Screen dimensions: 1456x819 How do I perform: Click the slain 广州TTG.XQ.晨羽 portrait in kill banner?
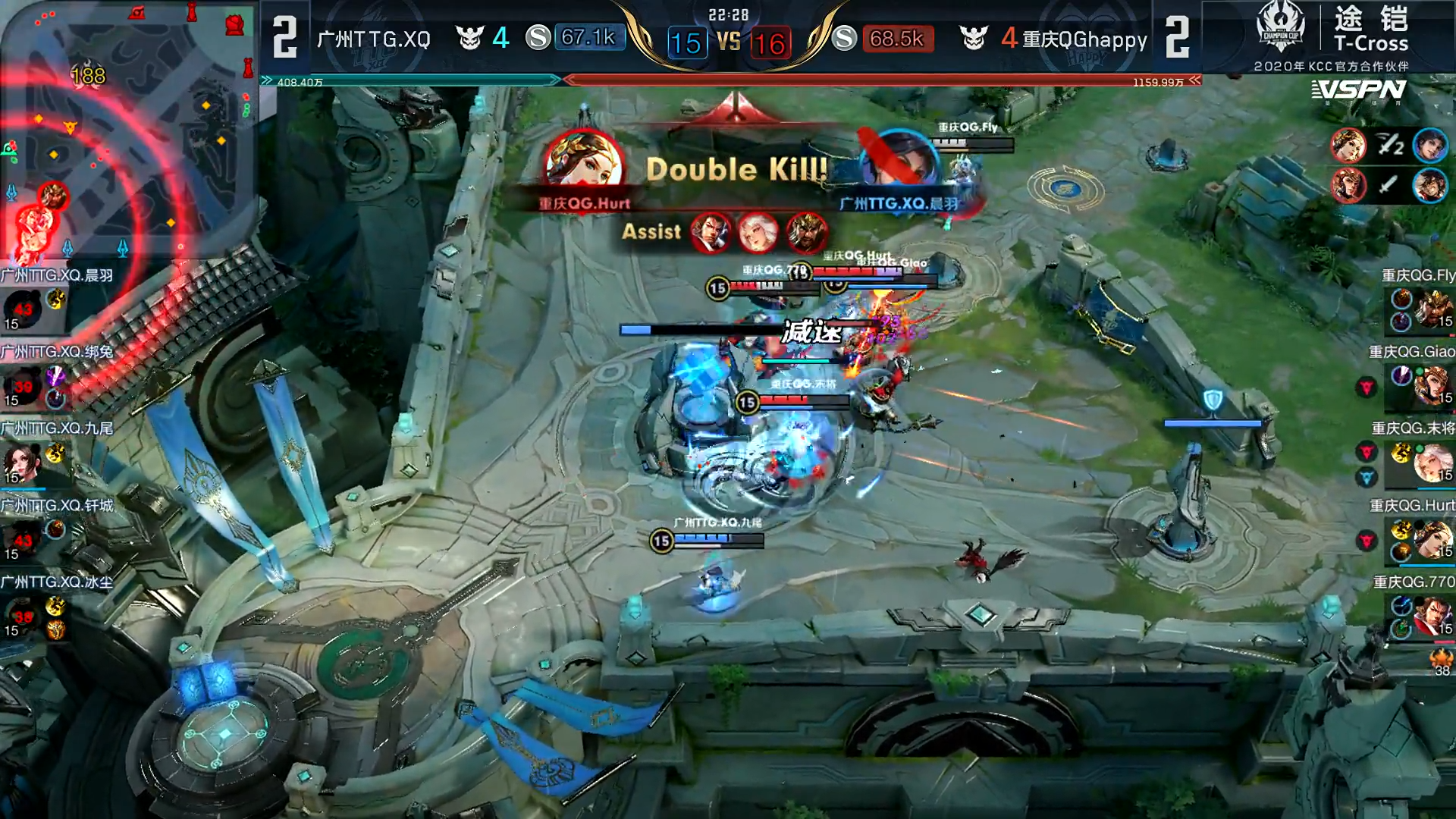900,163
